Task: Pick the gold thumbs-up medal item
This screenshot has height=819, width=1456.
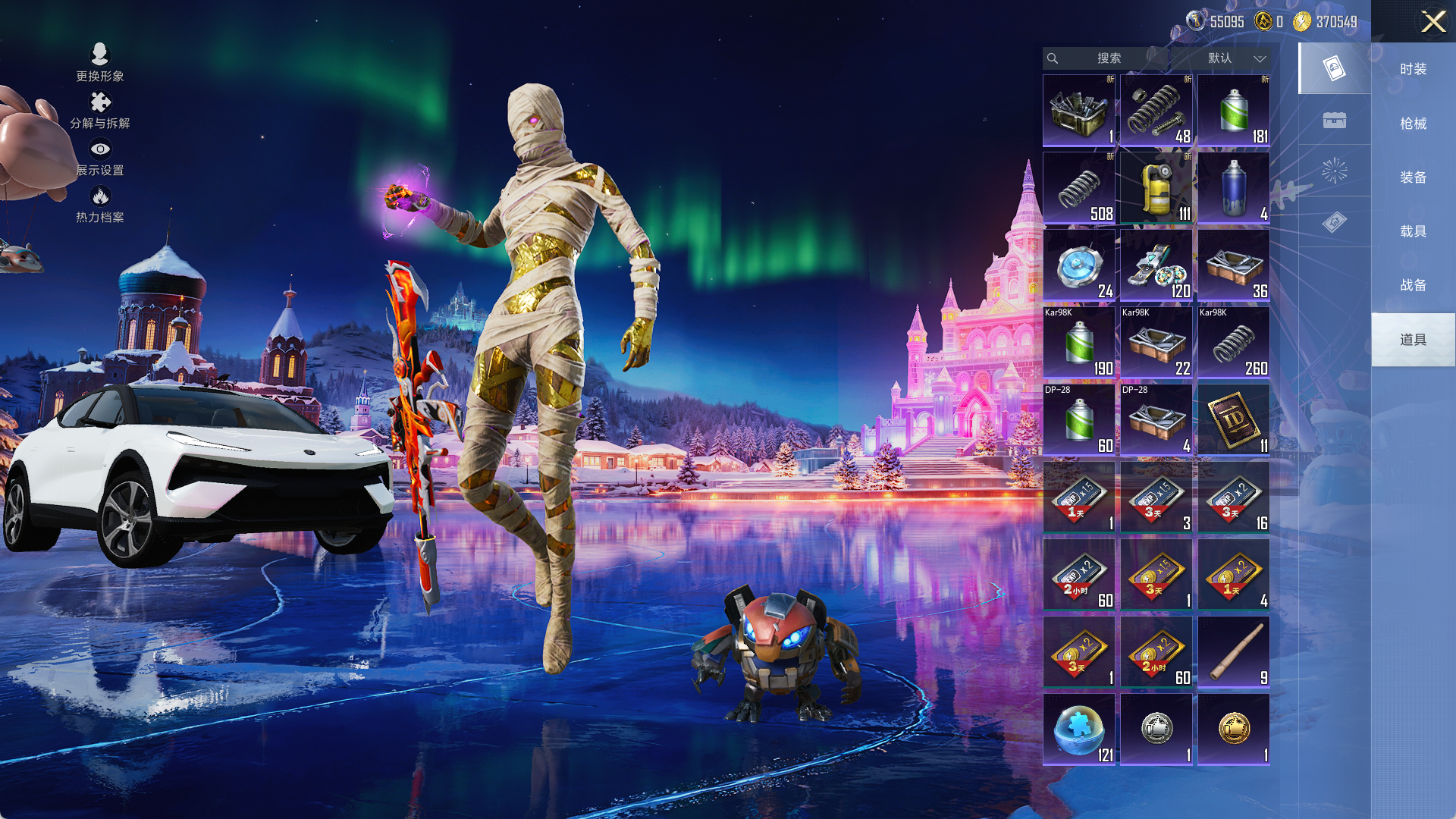Action: click(1233, 729)
